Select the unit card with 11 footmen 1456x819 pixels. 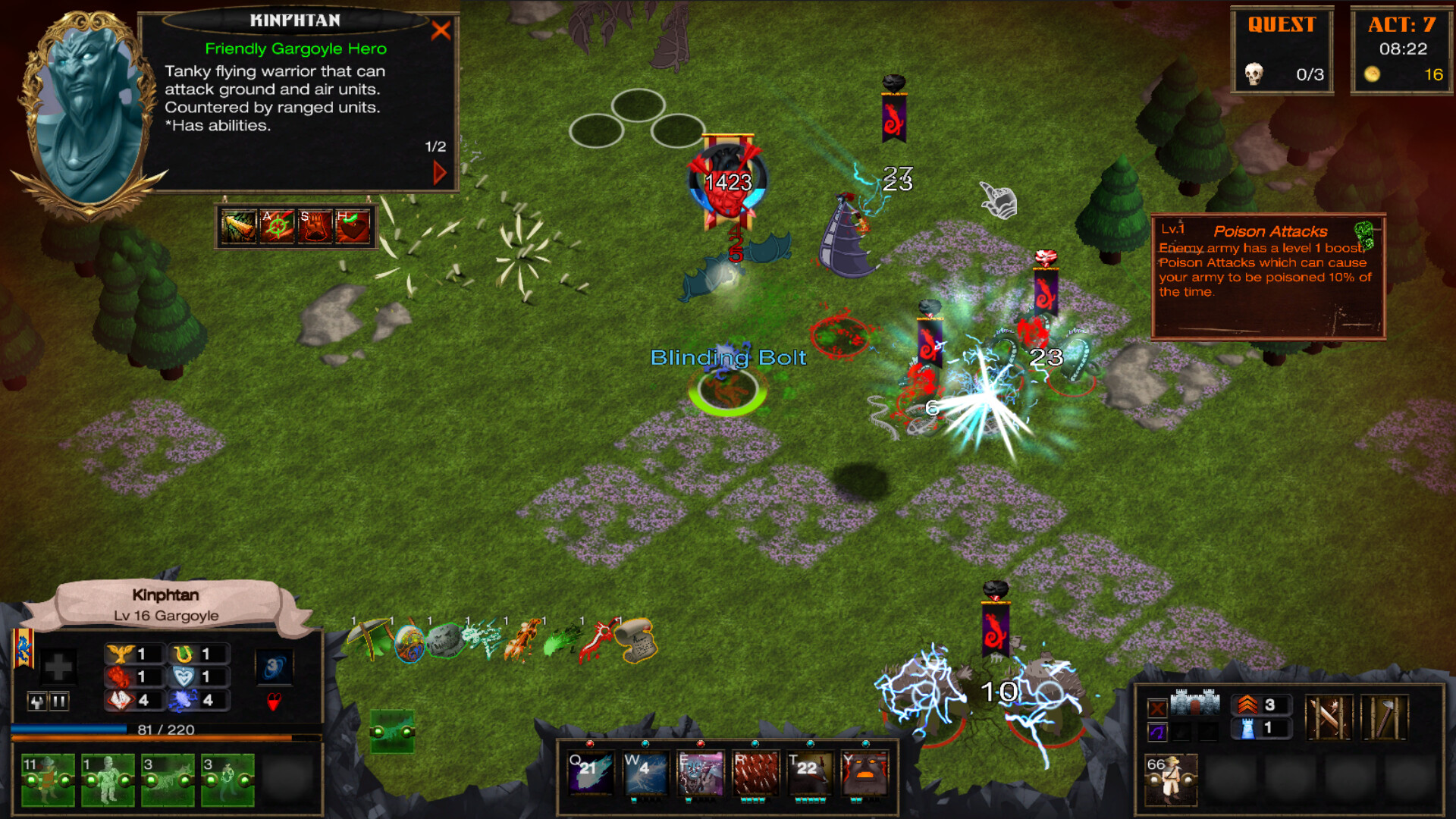49,779
